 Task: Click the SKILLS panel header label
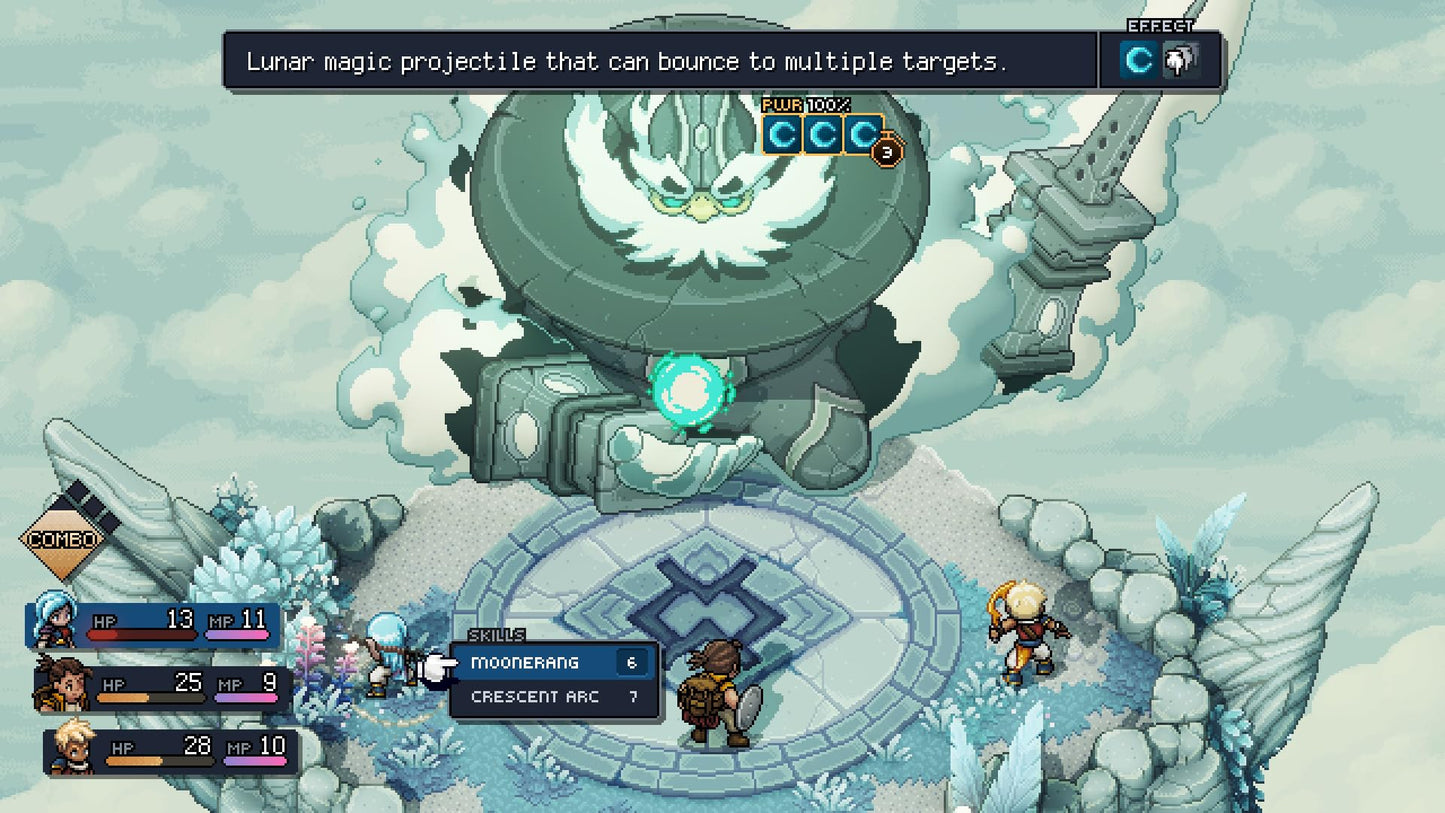tap(497, 635)
